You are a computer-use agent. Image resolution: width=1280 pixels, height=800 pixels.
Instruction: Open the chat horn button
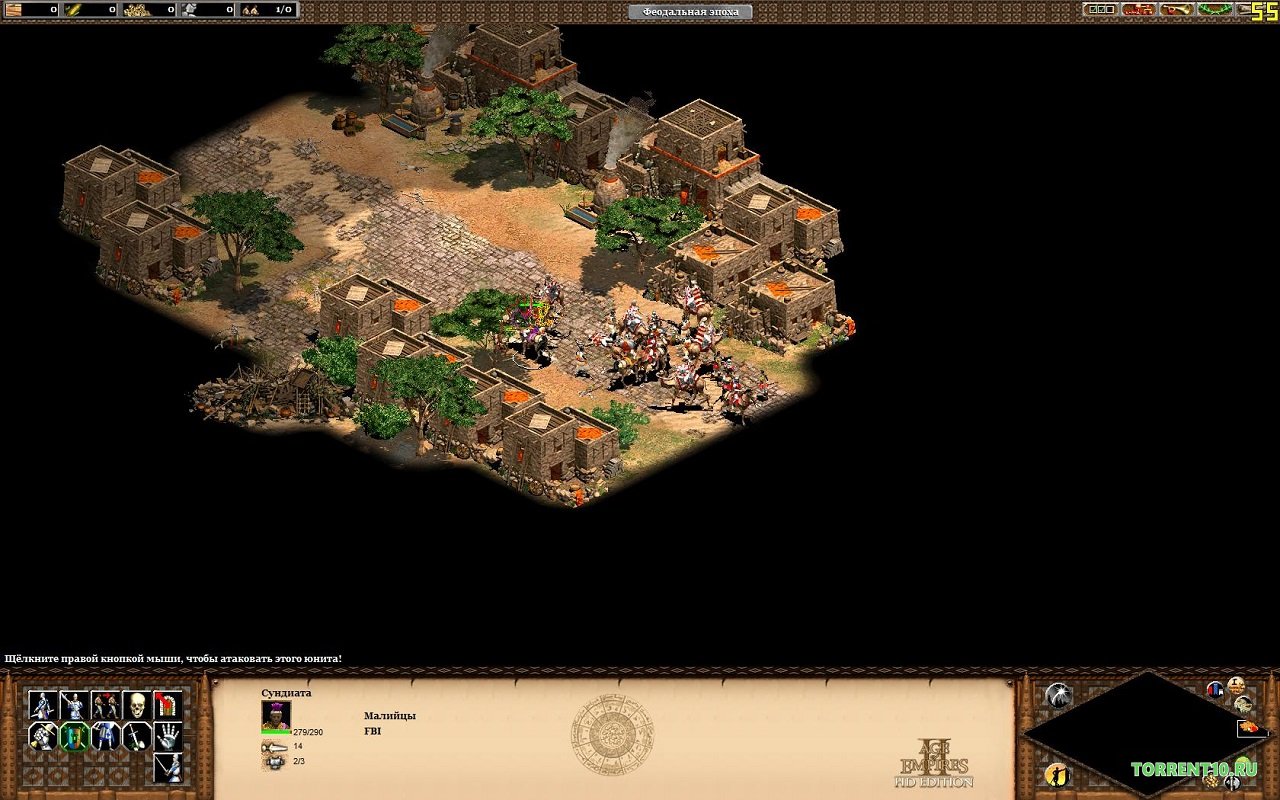(1177, 9)
